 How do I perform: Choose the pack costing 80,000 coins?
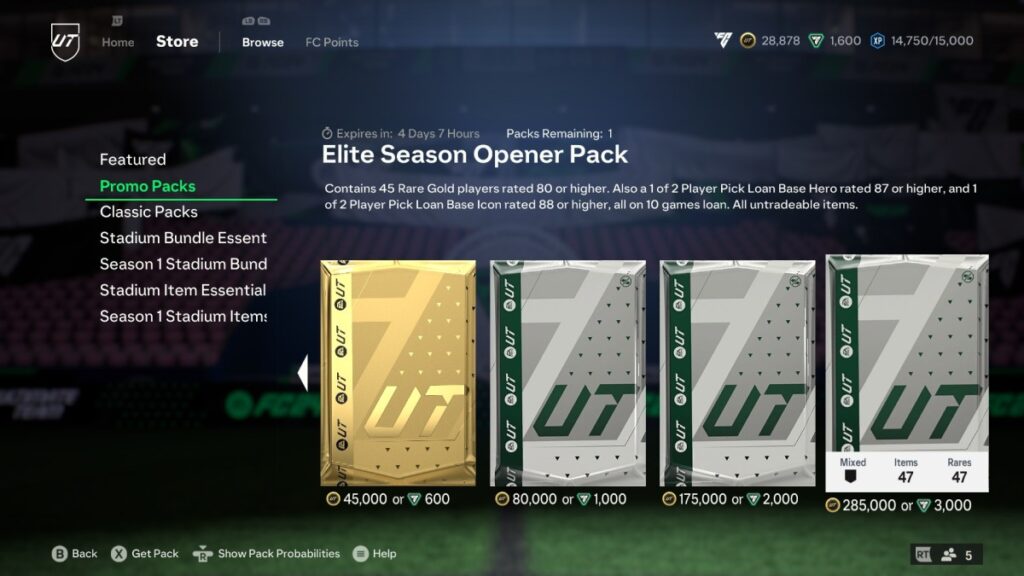click(x=568, y=373)
